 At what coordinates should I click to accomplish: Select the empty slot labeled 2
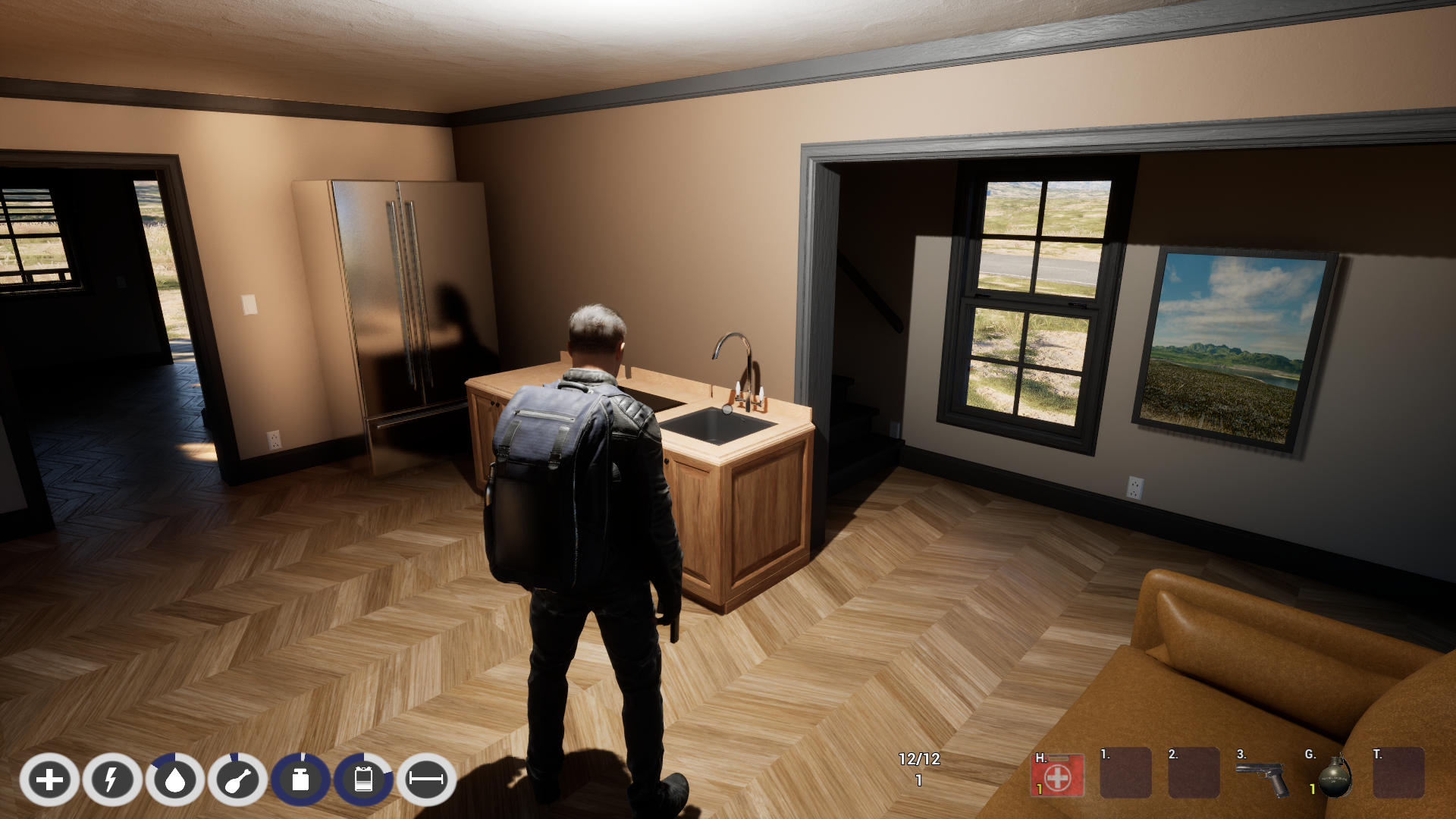point(1194,773)
